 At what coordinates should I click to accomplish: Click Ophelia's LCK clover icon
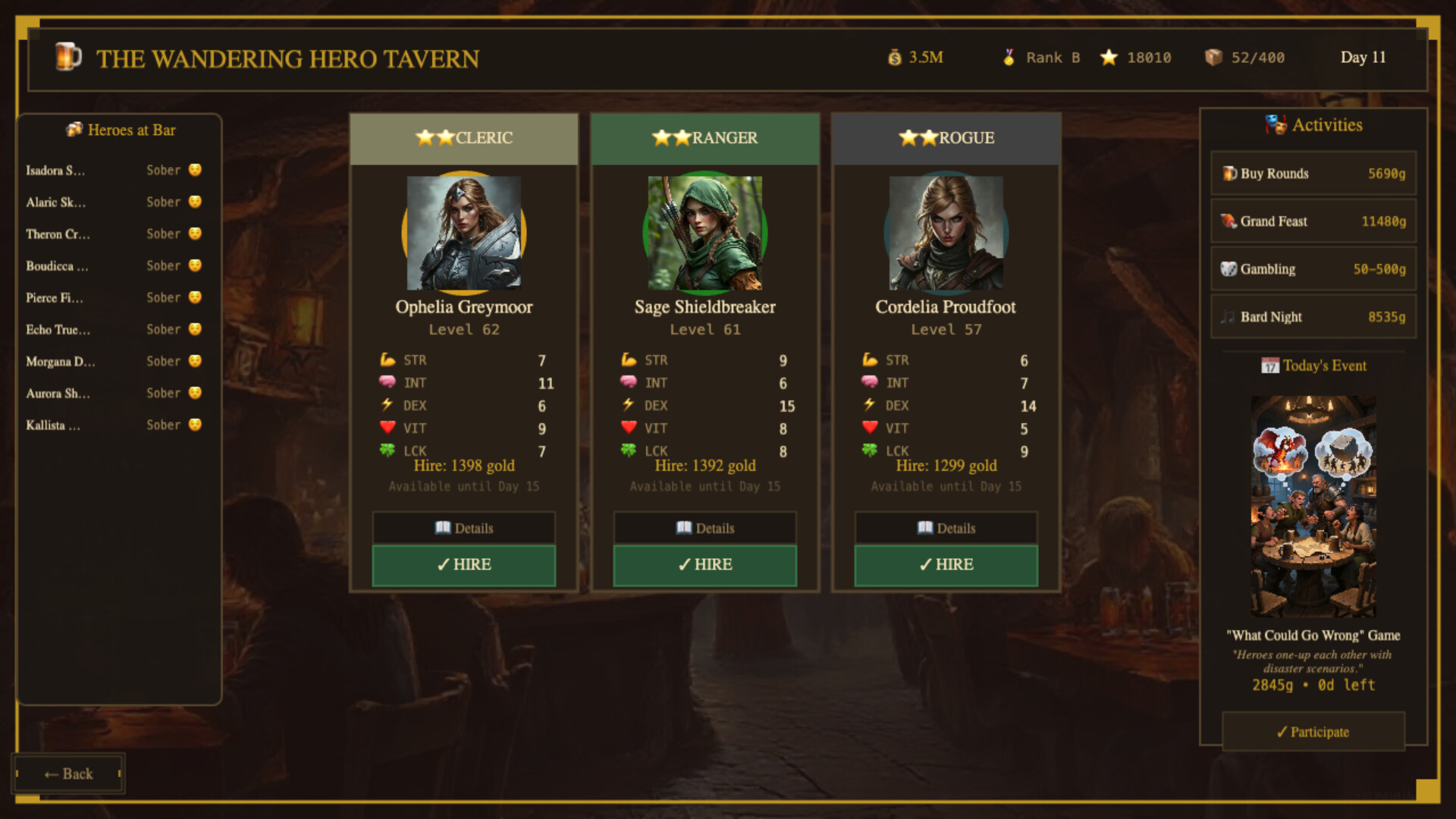click(x=389, y=450)
